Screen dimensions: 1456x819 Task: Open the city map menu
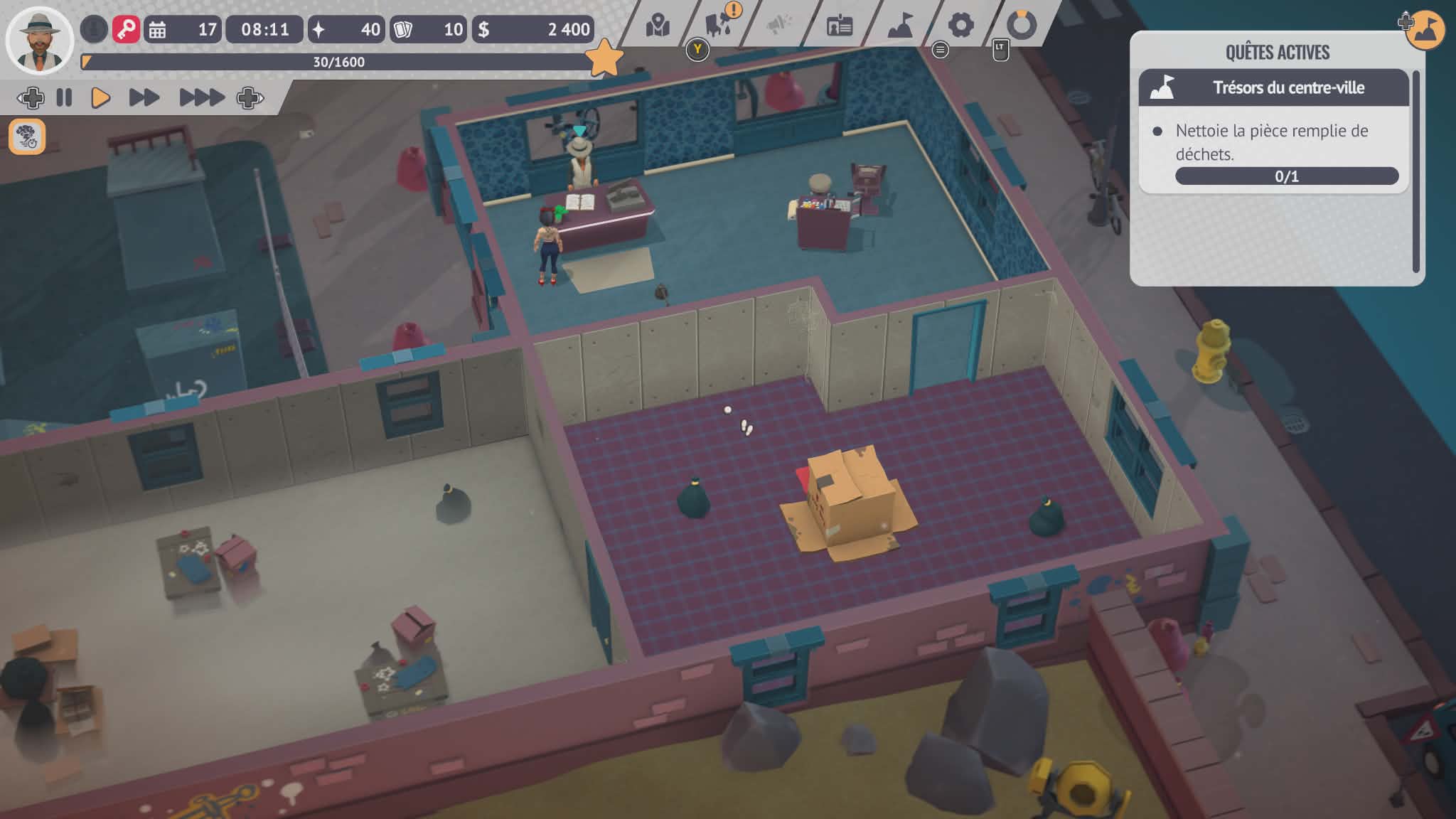tap(658, 26)
